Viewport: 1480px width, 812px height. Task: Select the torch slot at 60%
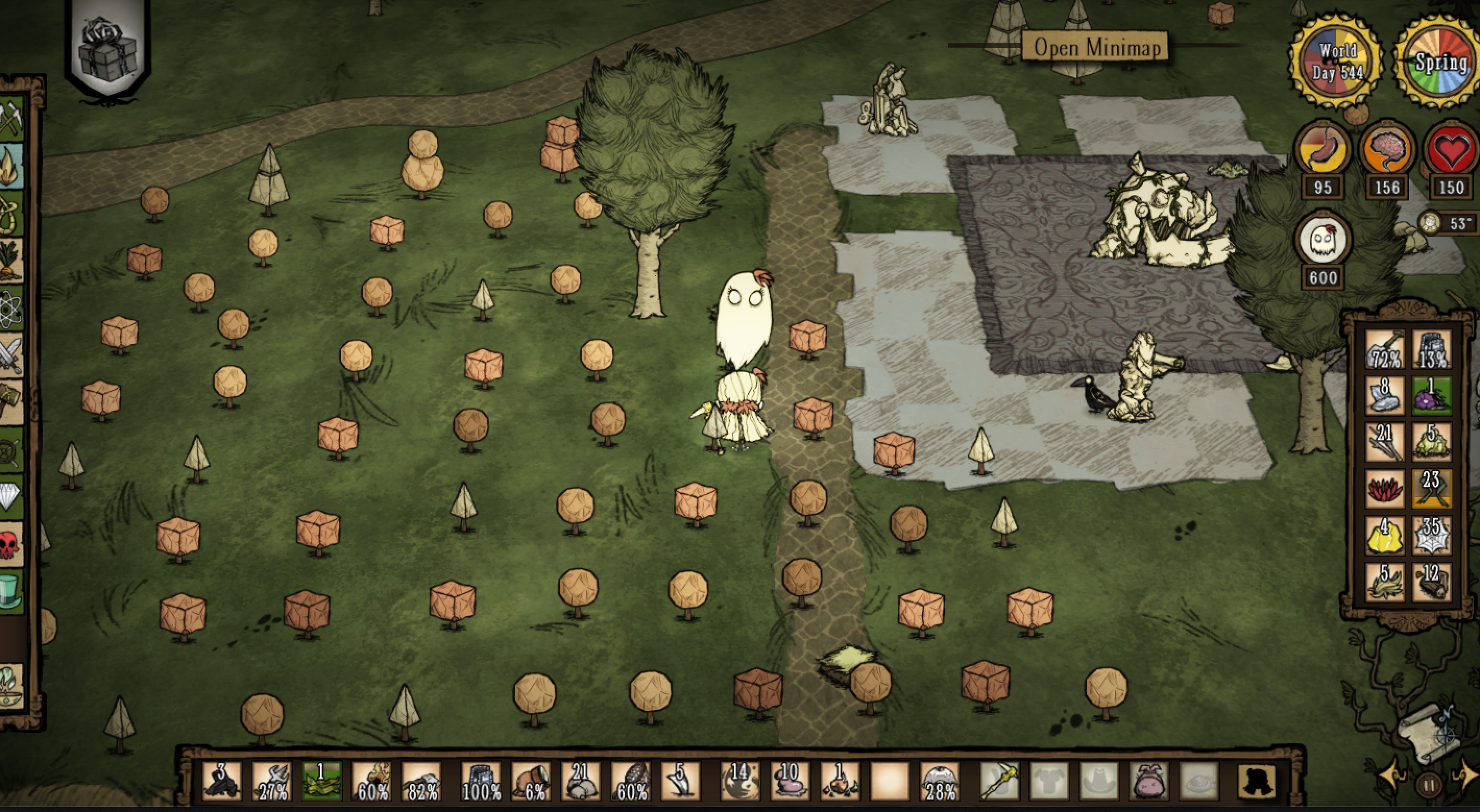pos(373,781)
